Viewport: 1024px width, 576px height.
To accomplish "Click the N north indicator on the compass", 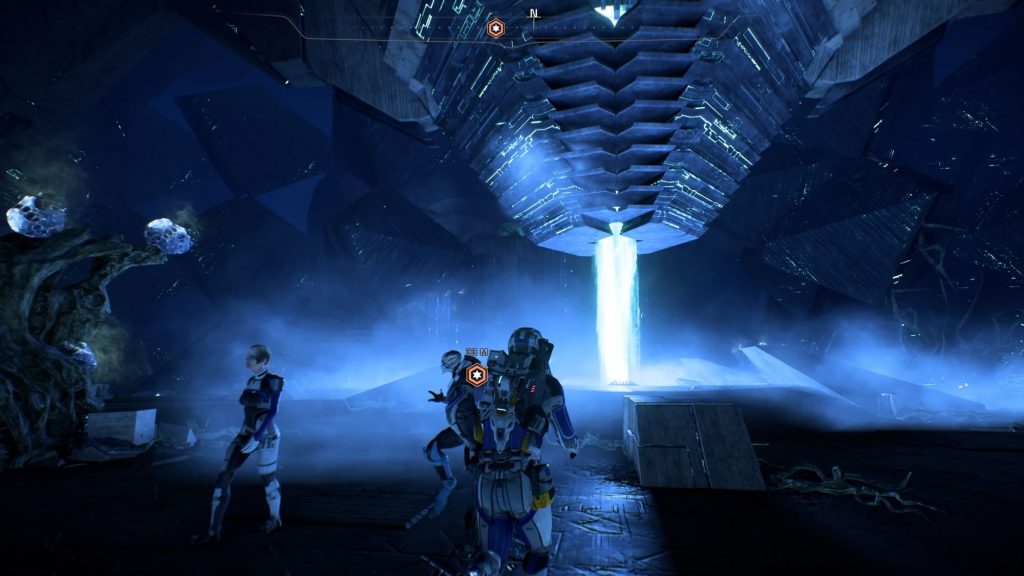I will coord(534,14).
